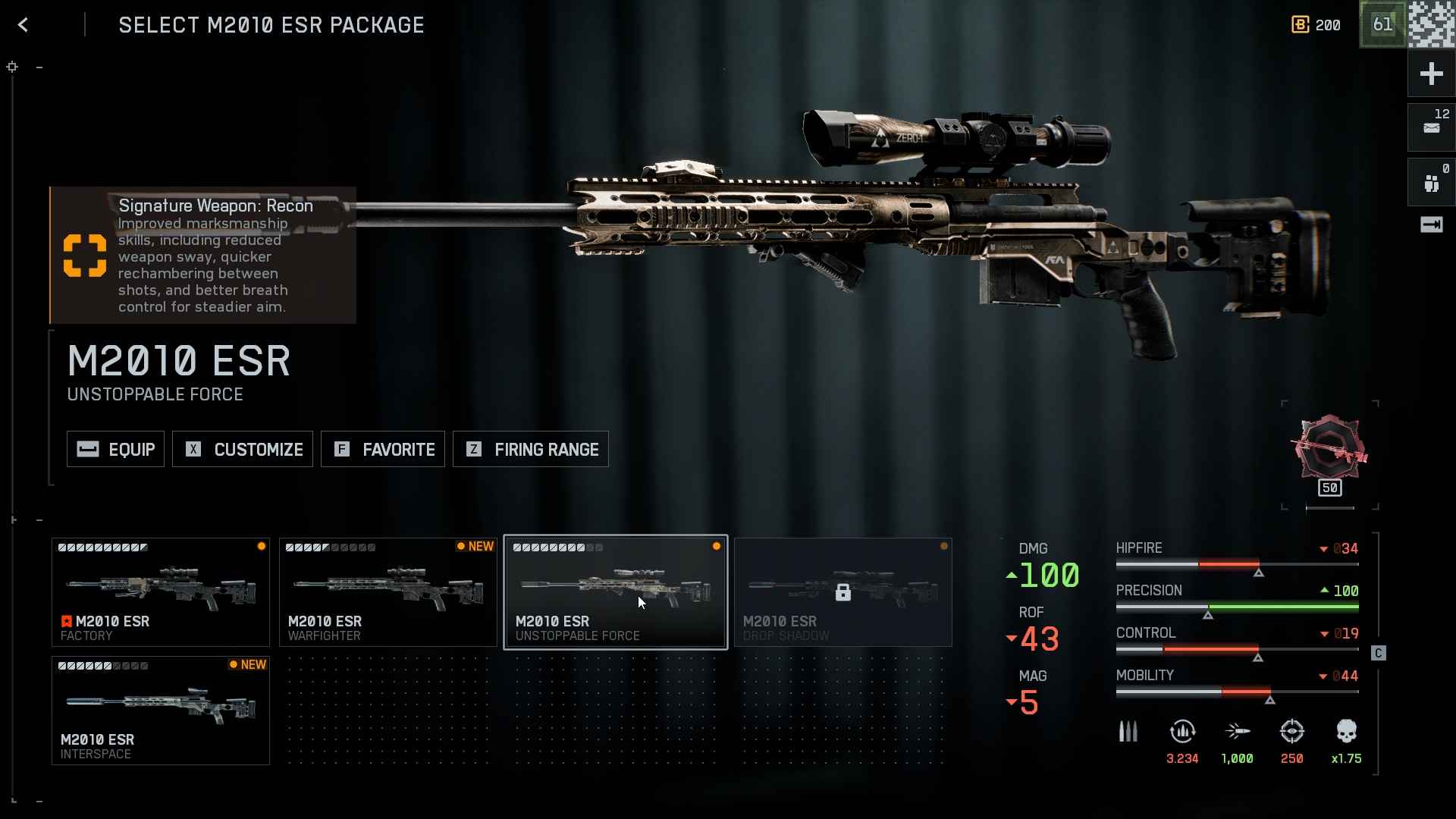Open the Customize weapon screen
1456x819 pixels.
(243, 450)
